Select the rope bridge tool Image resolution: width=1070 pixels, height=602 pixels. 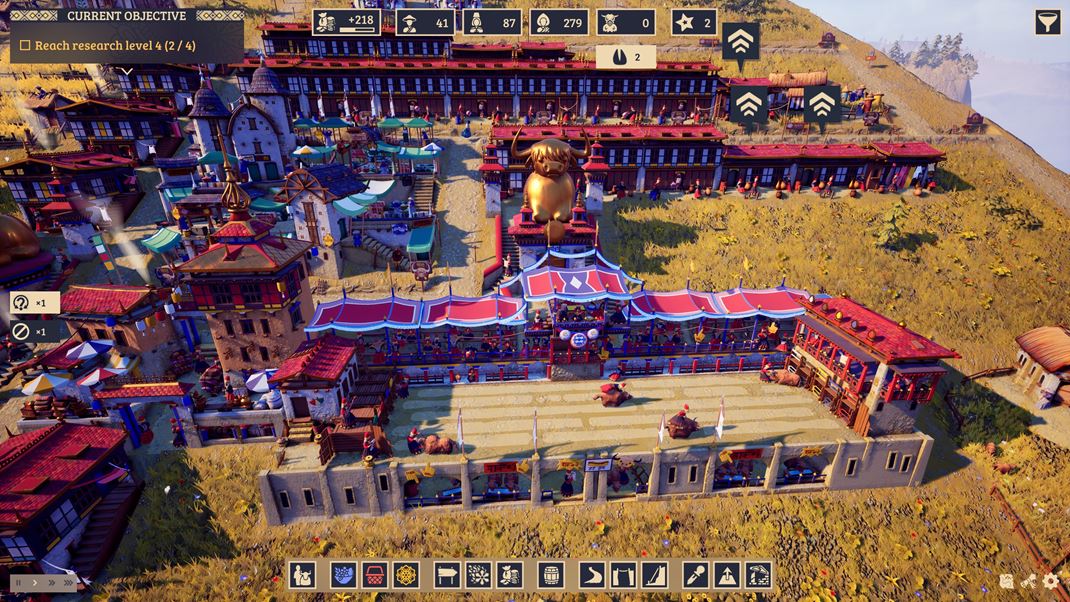(623, 575)
